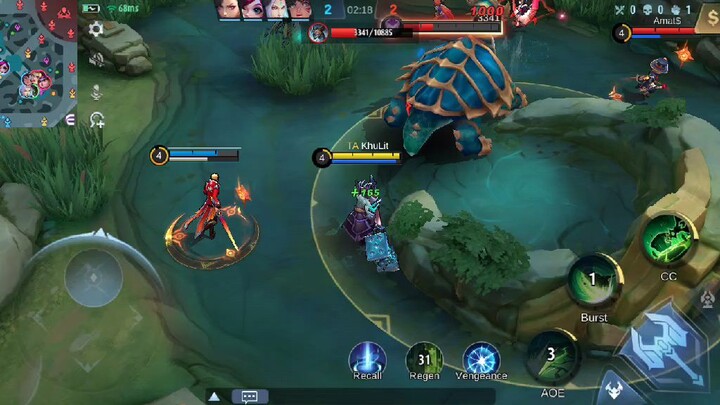Open settings with the gear icon

(x=96, y=30)
